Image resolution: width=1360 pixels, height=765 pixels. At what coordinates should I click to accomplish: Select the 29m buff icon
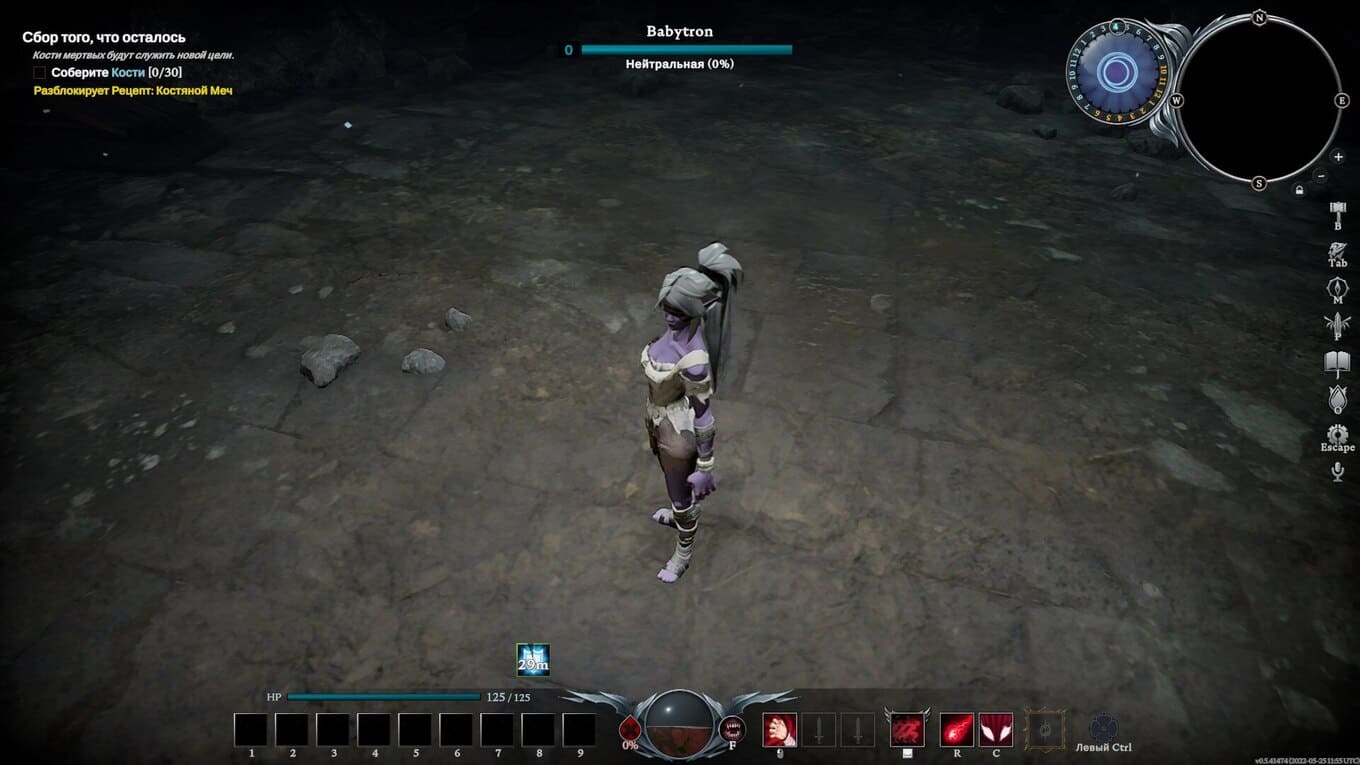pyautogui.click(x=533, y=660)
